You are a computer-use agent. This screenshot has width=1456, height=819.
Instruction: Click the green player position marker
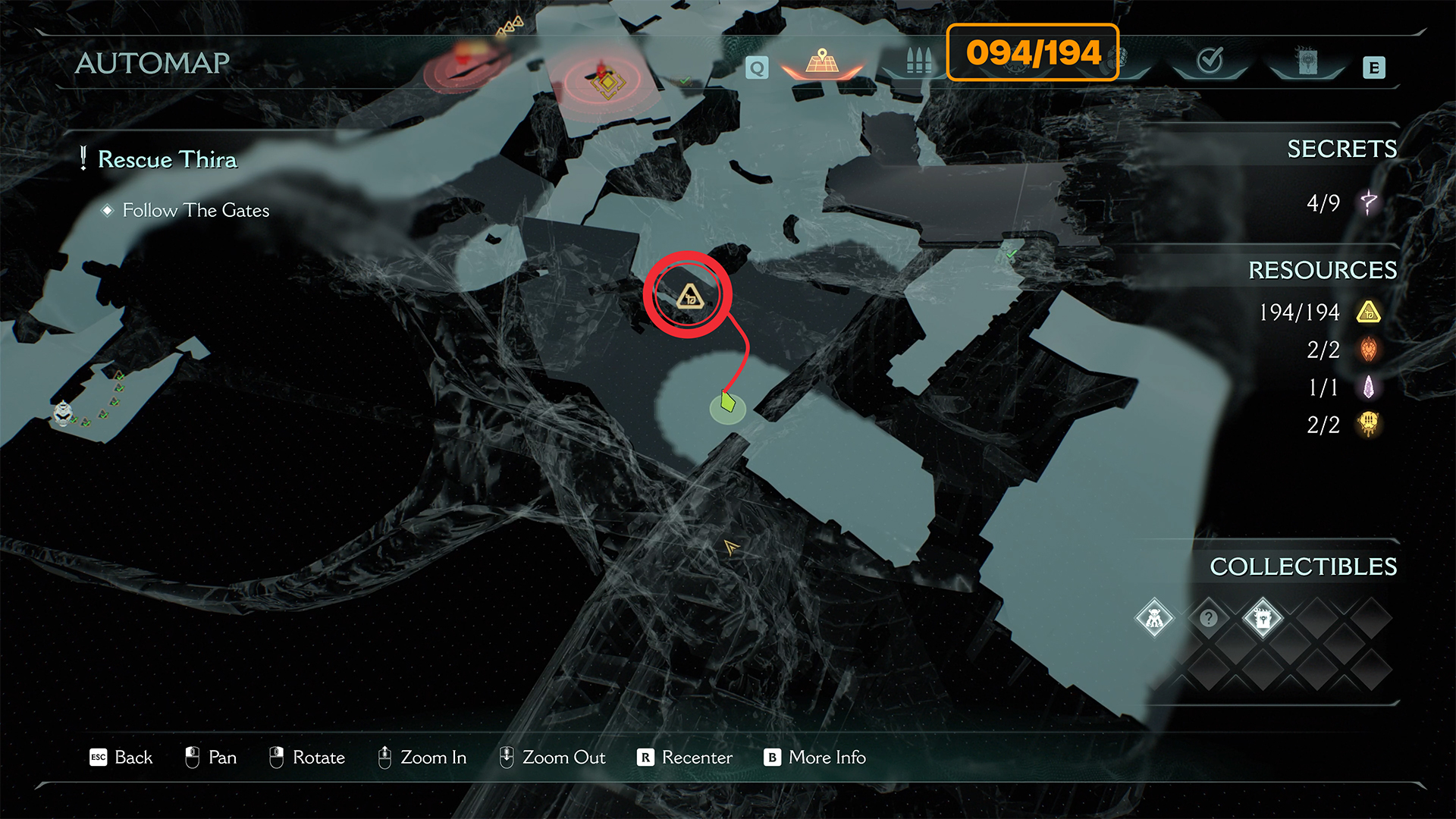coord(728,403)
